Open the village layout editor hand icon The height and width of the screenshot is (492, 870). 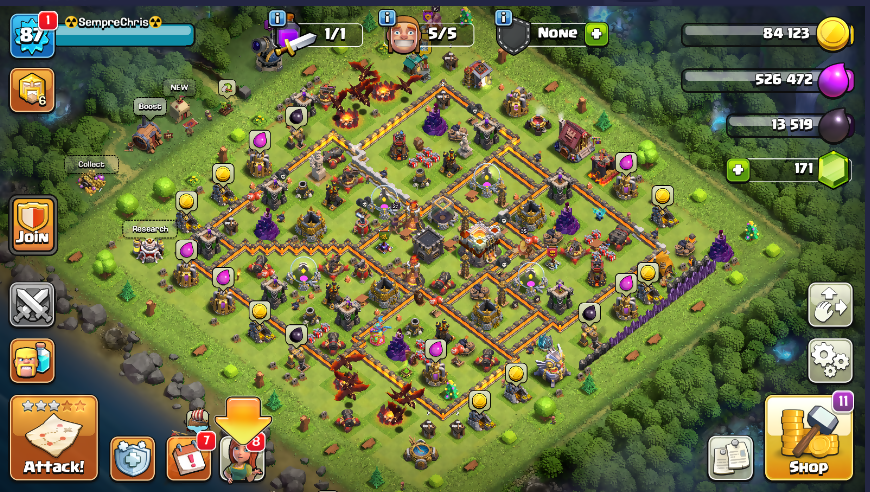coord(830,305)
